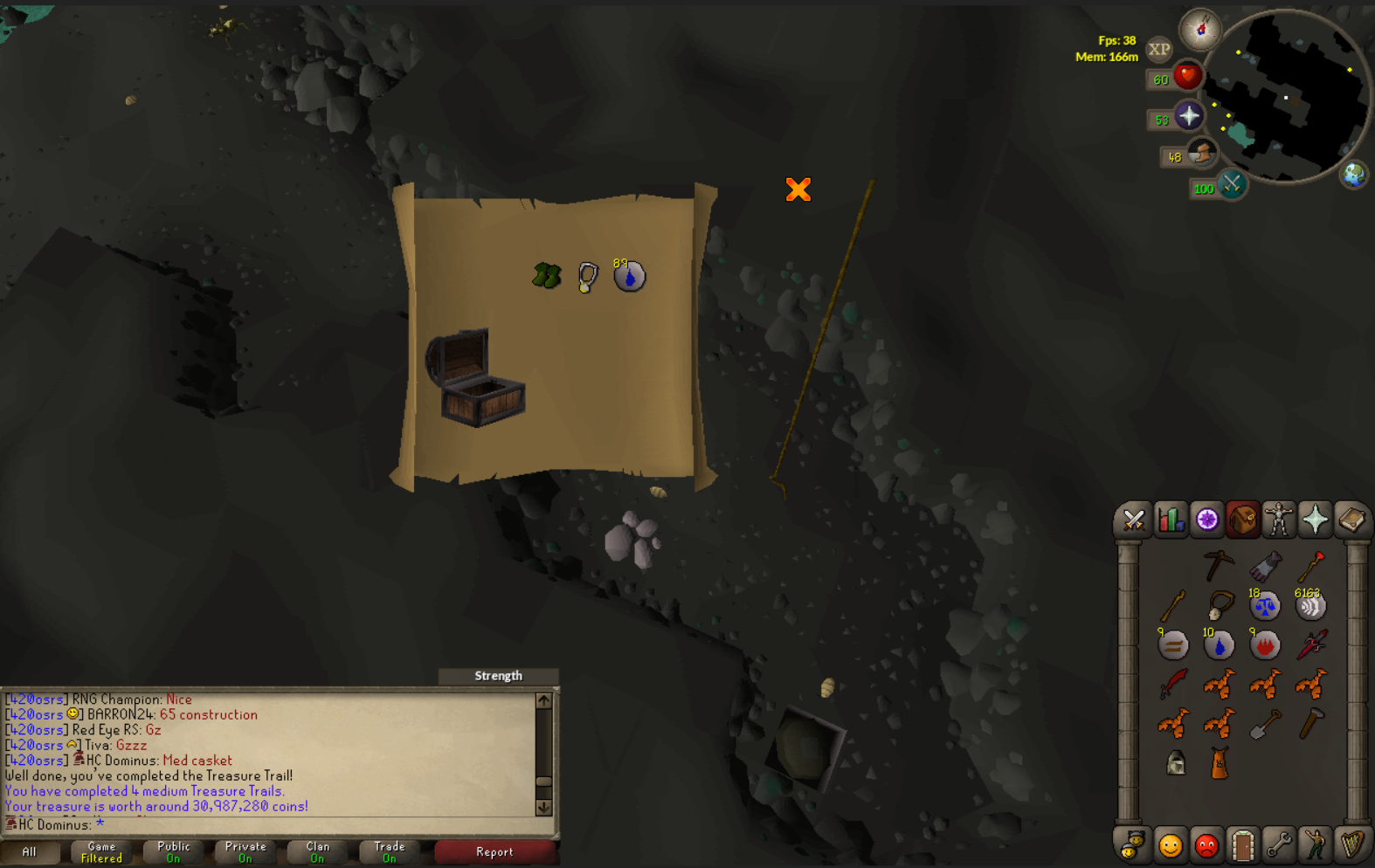The width and height of the screenshot is (1375, 868).
Task: Open the Combat Options crossed-swords tab
Action: tap(1134, 520)
